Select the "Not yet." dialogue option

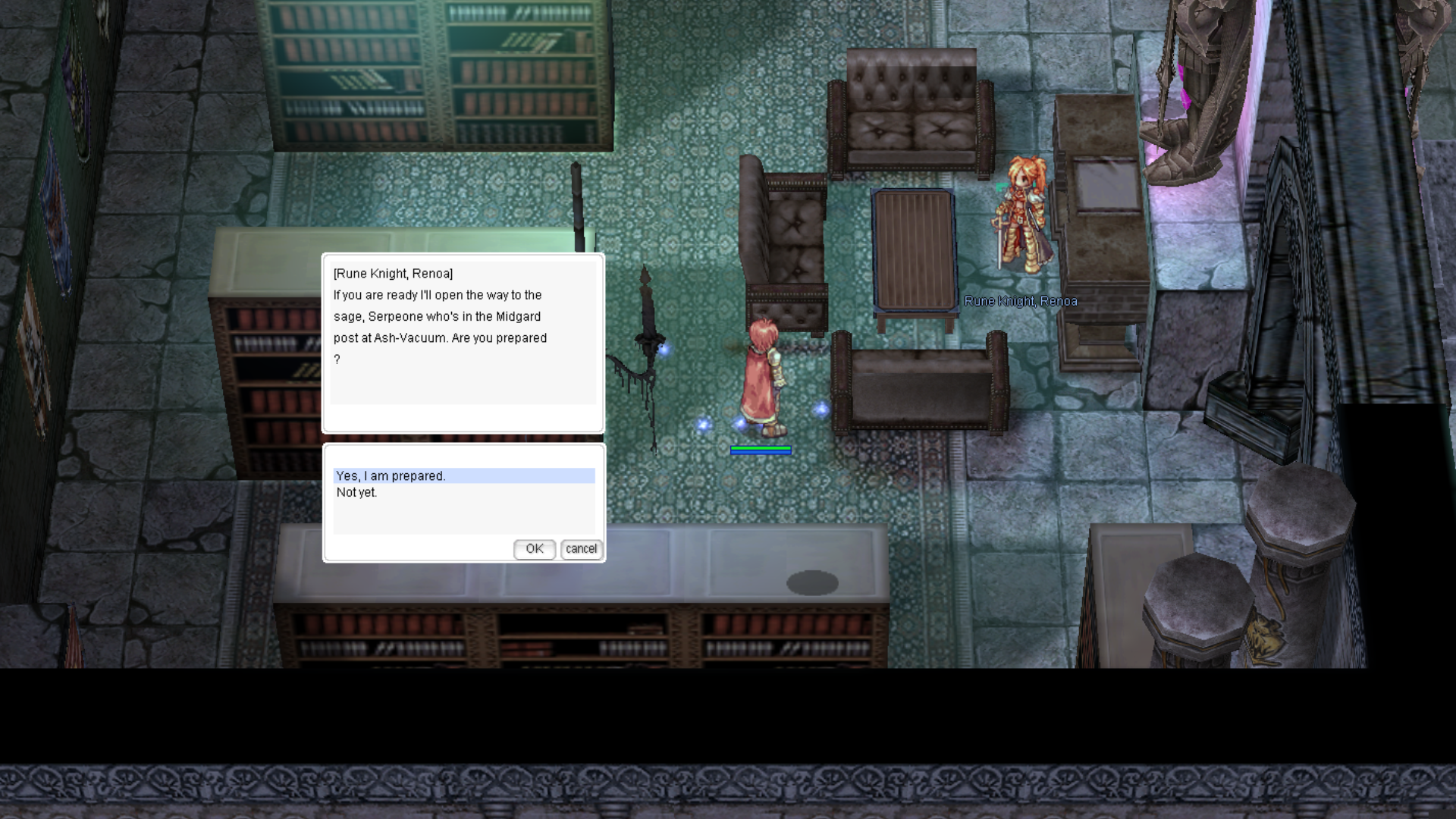coord(357,492)
